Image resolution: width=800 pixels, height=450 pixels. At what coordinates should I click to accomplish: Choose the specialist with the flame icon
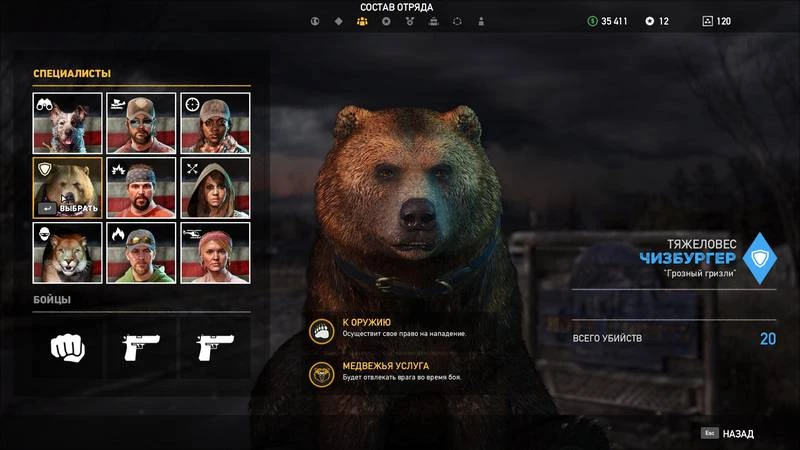point(141,252)
